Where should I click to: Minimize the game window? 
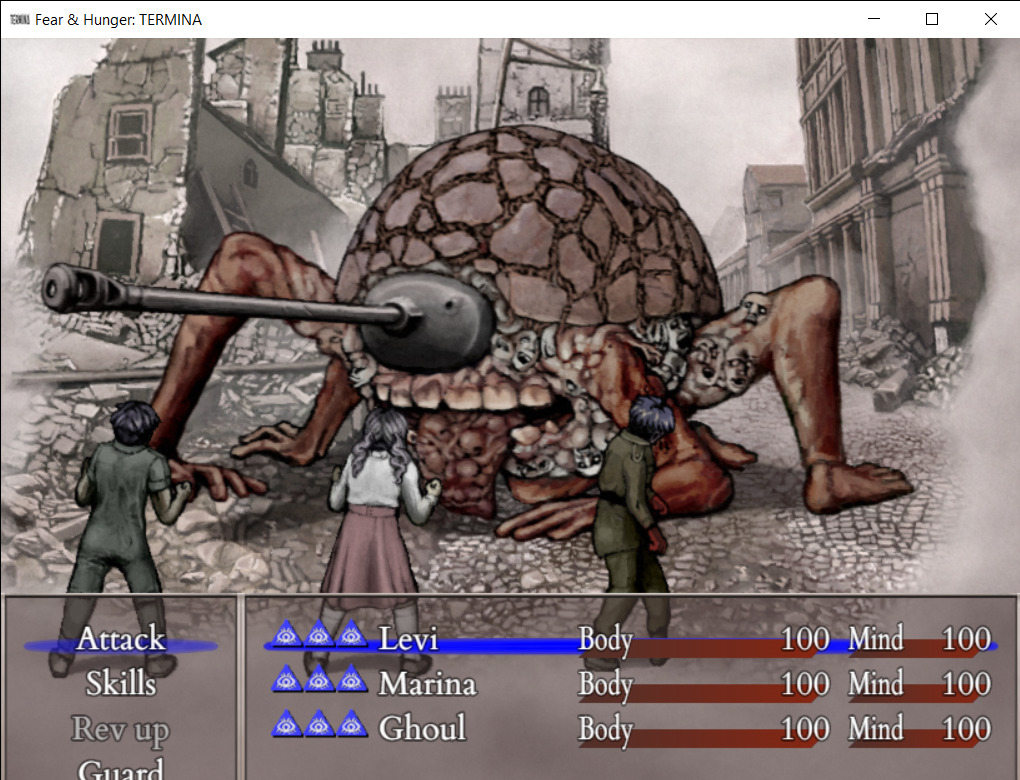pos(874,19)
